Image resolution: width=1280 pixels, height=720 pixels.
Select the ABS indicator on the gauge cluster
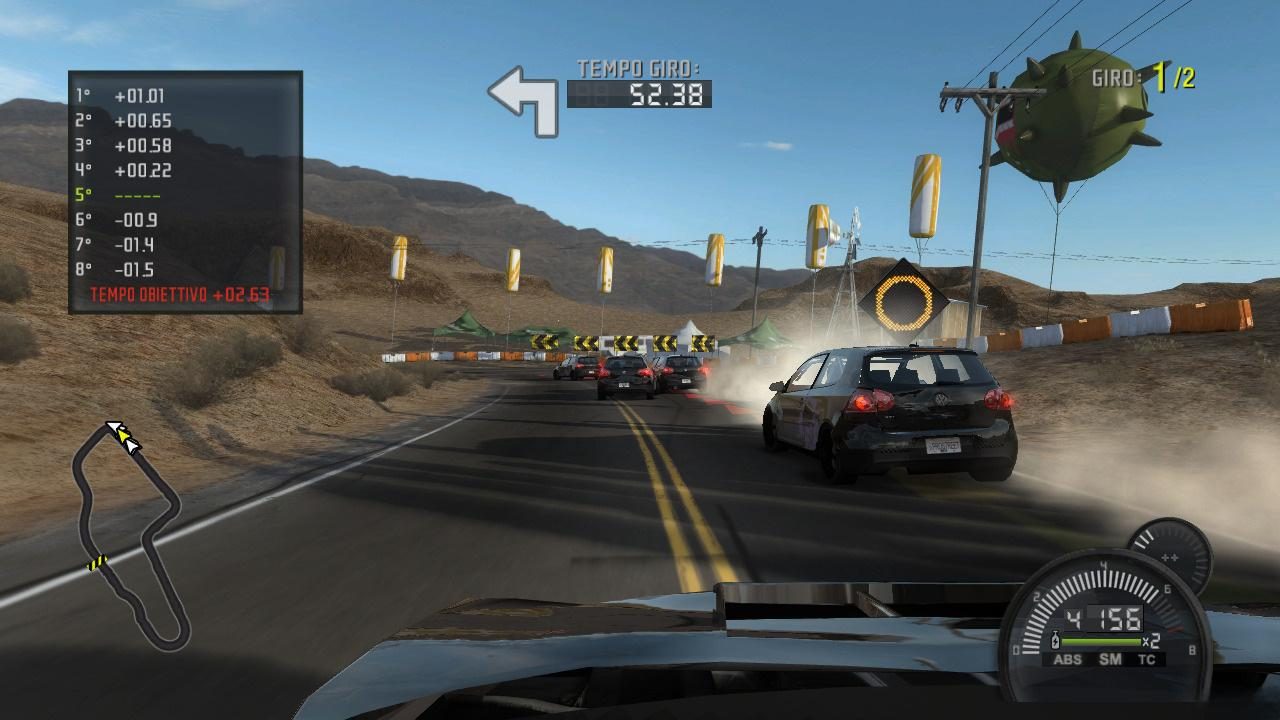pos(1068,659)
